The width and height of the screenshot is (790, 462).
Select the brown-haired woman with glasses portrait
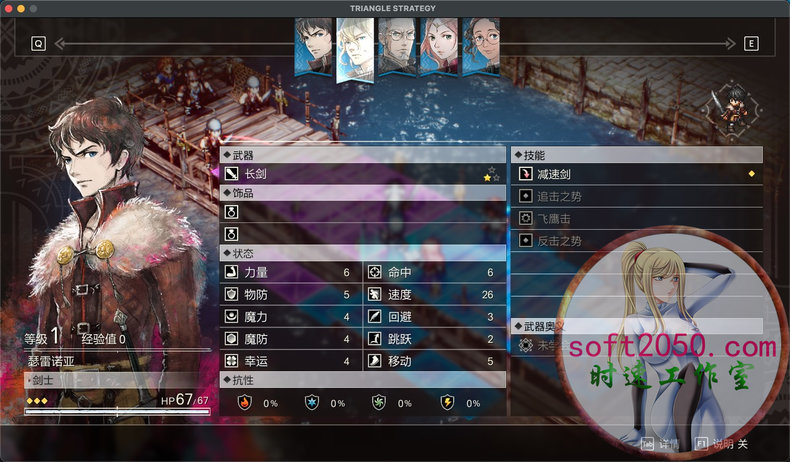[x=480, y=47]
